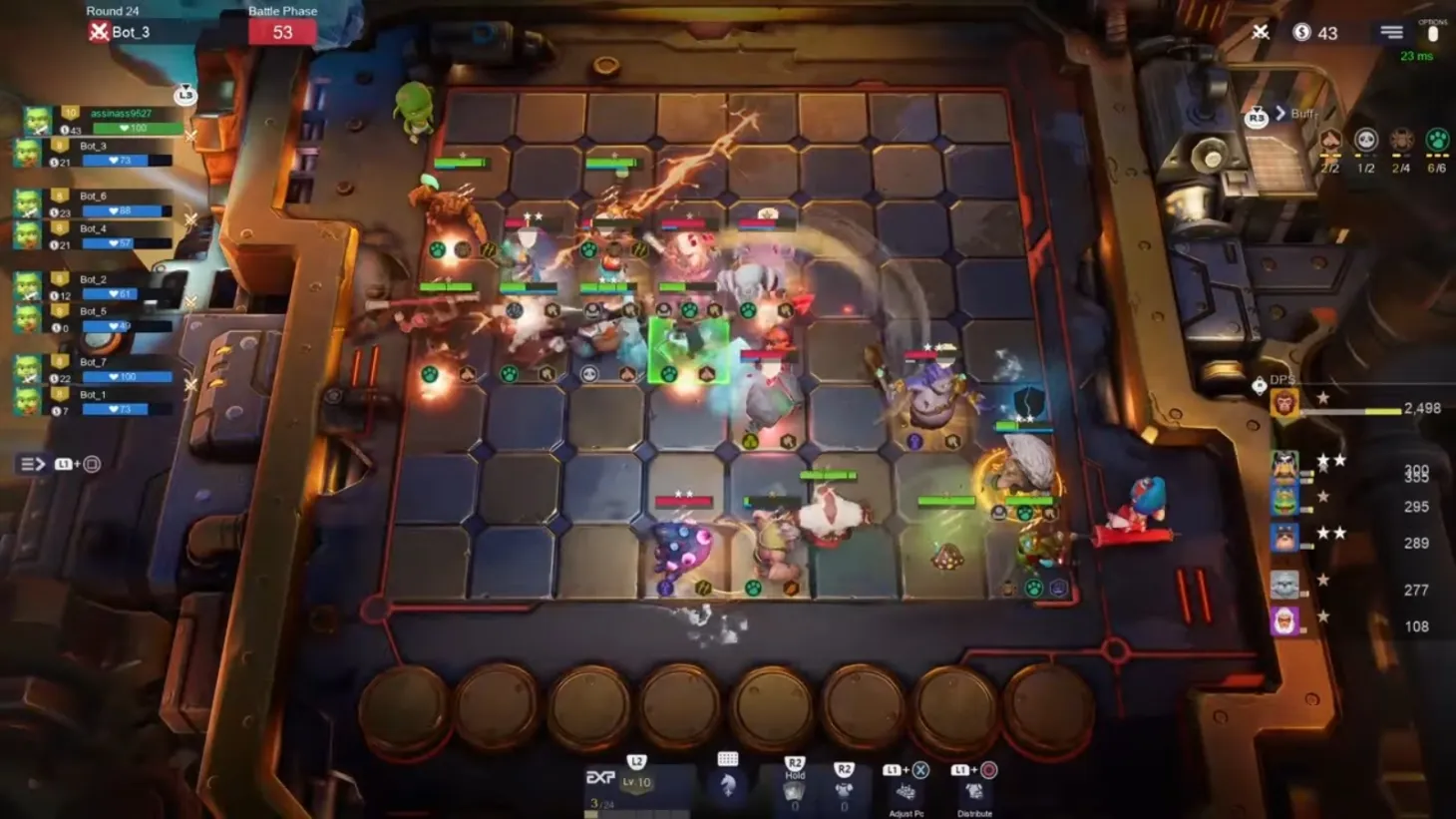Screen dimensions: 1456x819
Task: Click the gold coin icon showing 43
Action: 1300,31
